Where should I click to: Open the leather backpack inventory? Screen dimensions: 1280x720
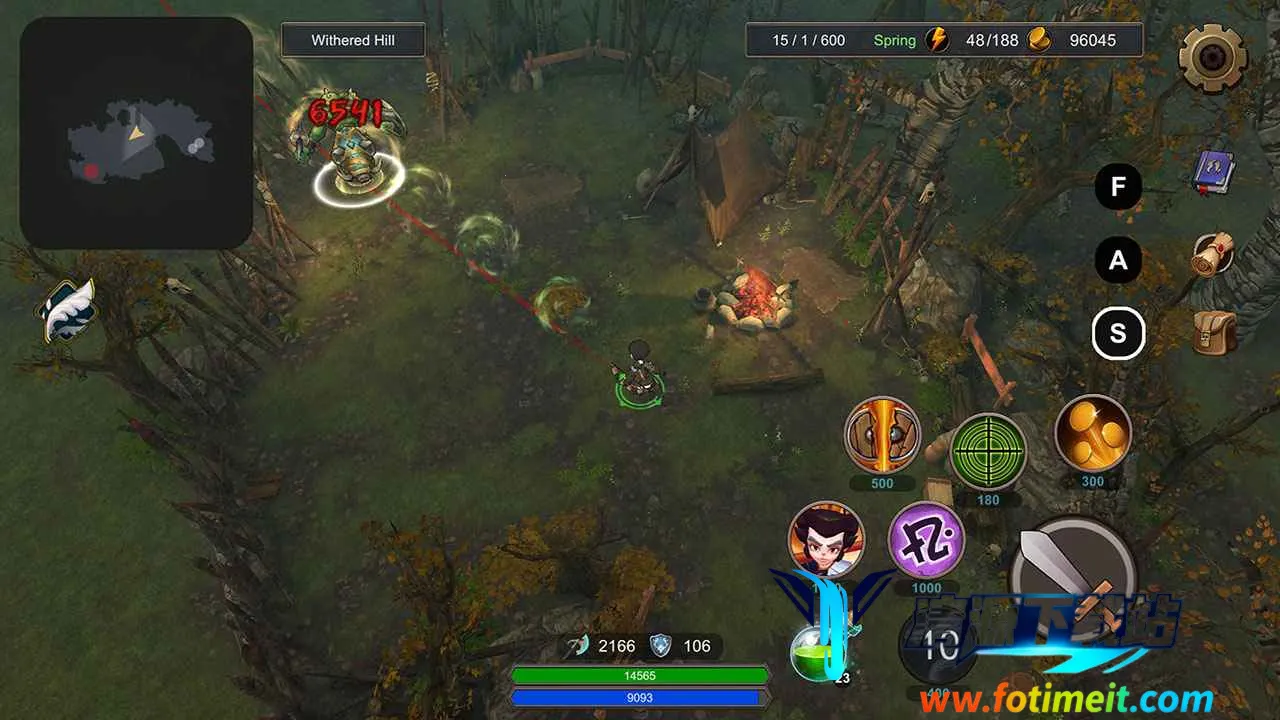[x=1214, y=333]
